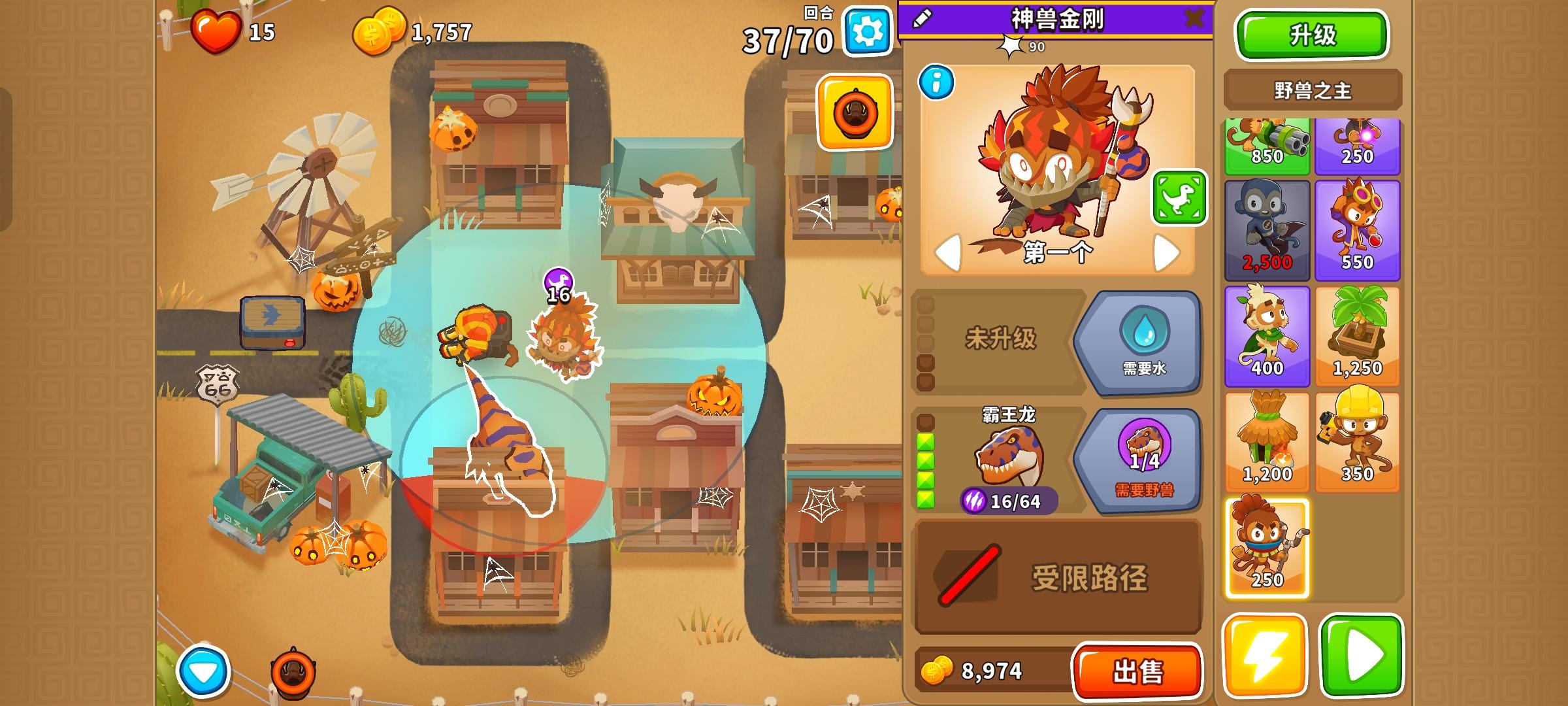Click the info icon on the Beast Handler portrait
Viewport: 1568px width, 706px height.
tap(937, 83)
